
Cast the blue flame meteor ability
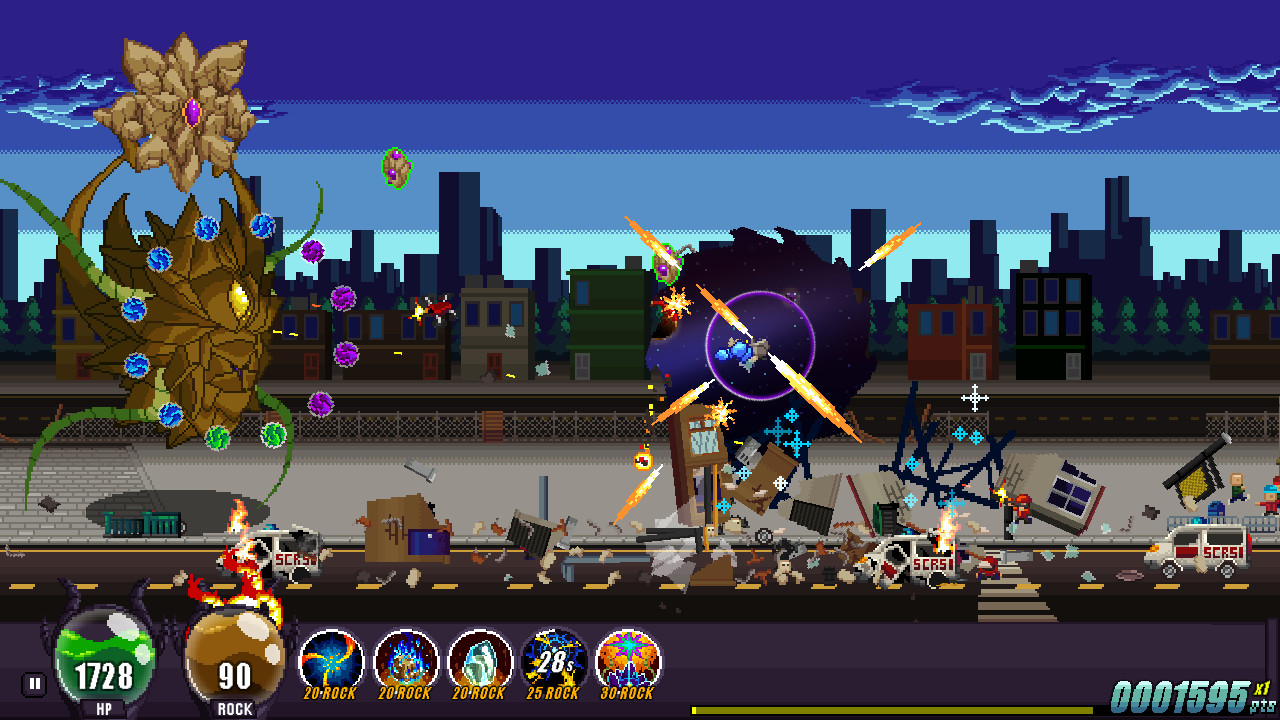(x=407, y=658)
